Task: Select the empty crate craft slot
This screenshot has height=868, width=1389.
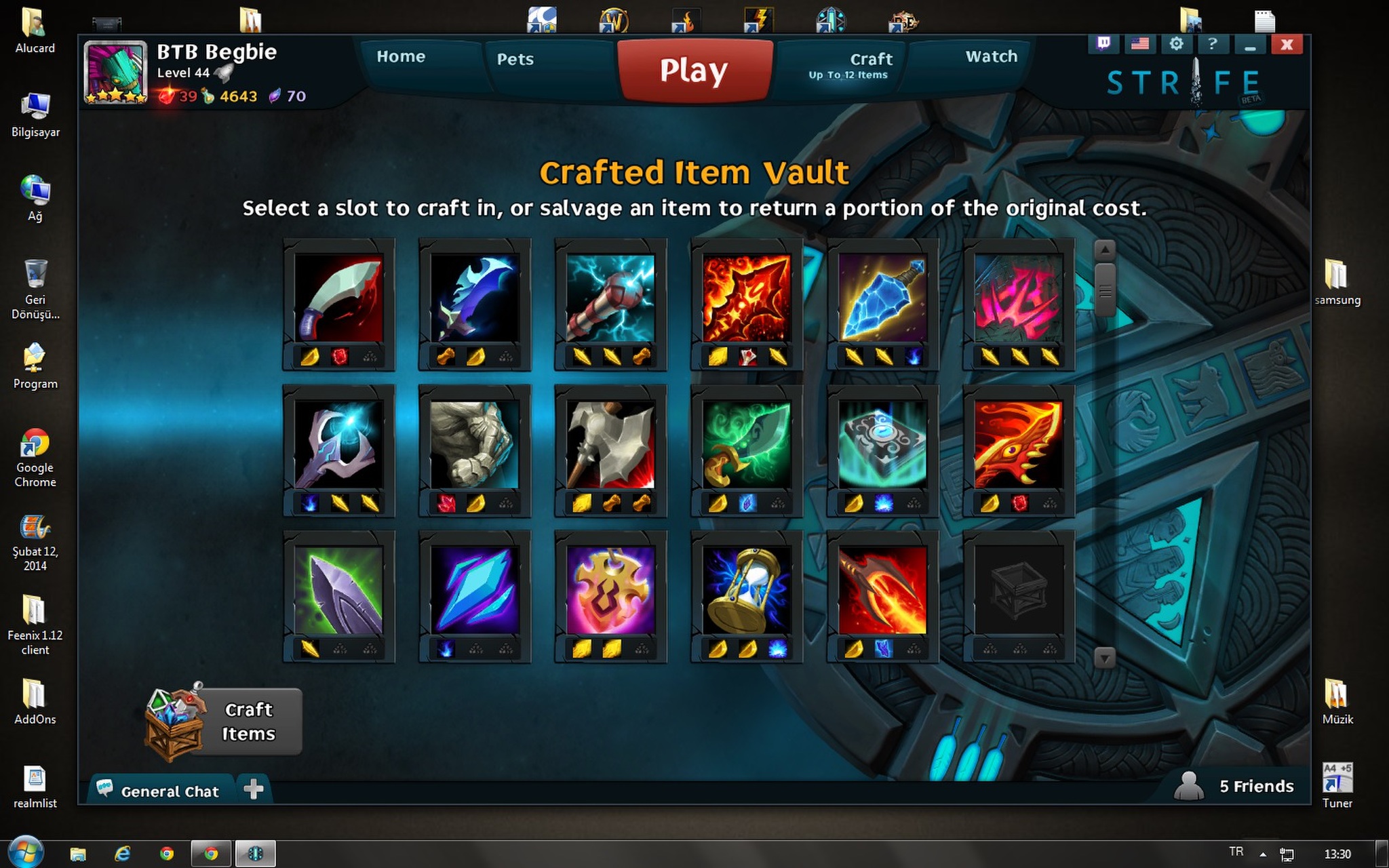Action: (1018, 591)
